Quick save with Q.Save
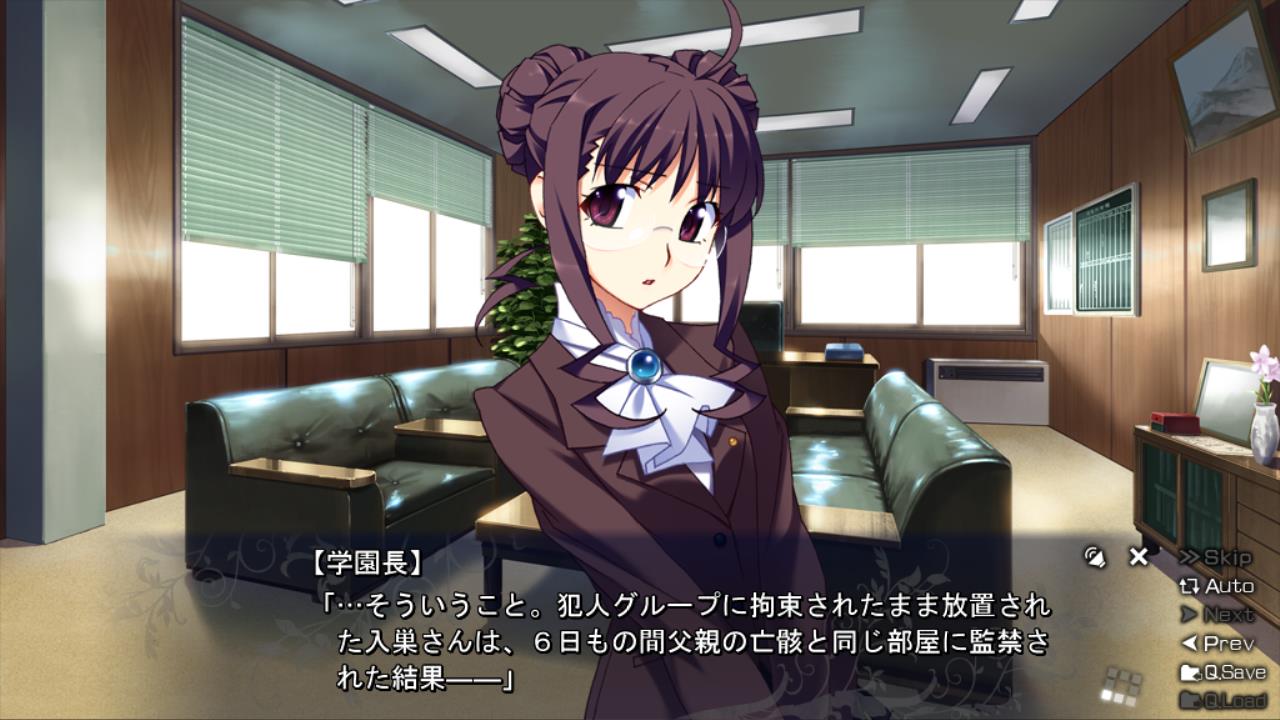 coord(1222,672)
